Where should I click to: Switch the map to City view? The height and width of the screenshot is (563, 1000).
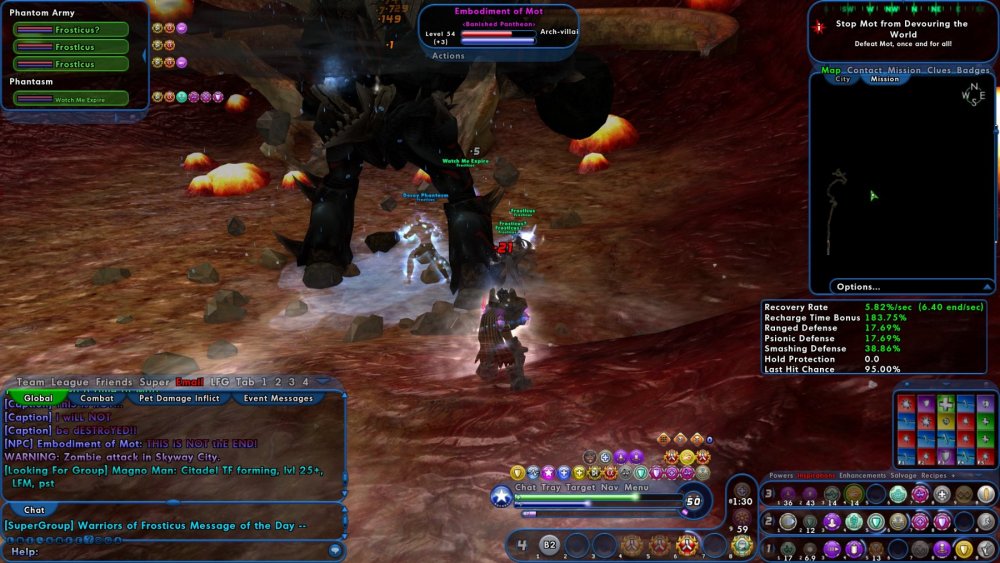click(x=843, y=80)
